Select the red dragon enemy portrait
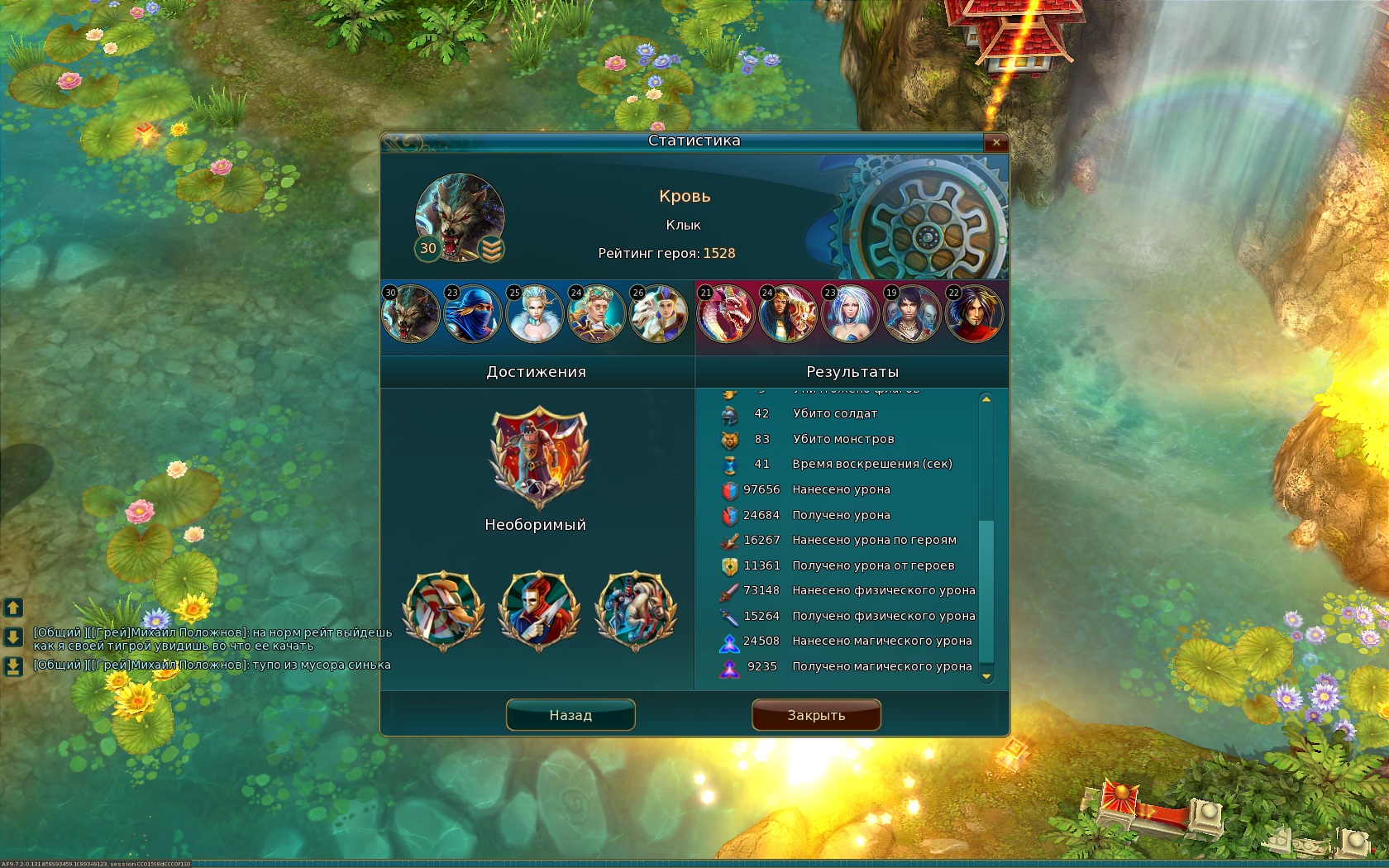Screen dimensions: 1389x868 coord(726,314)
